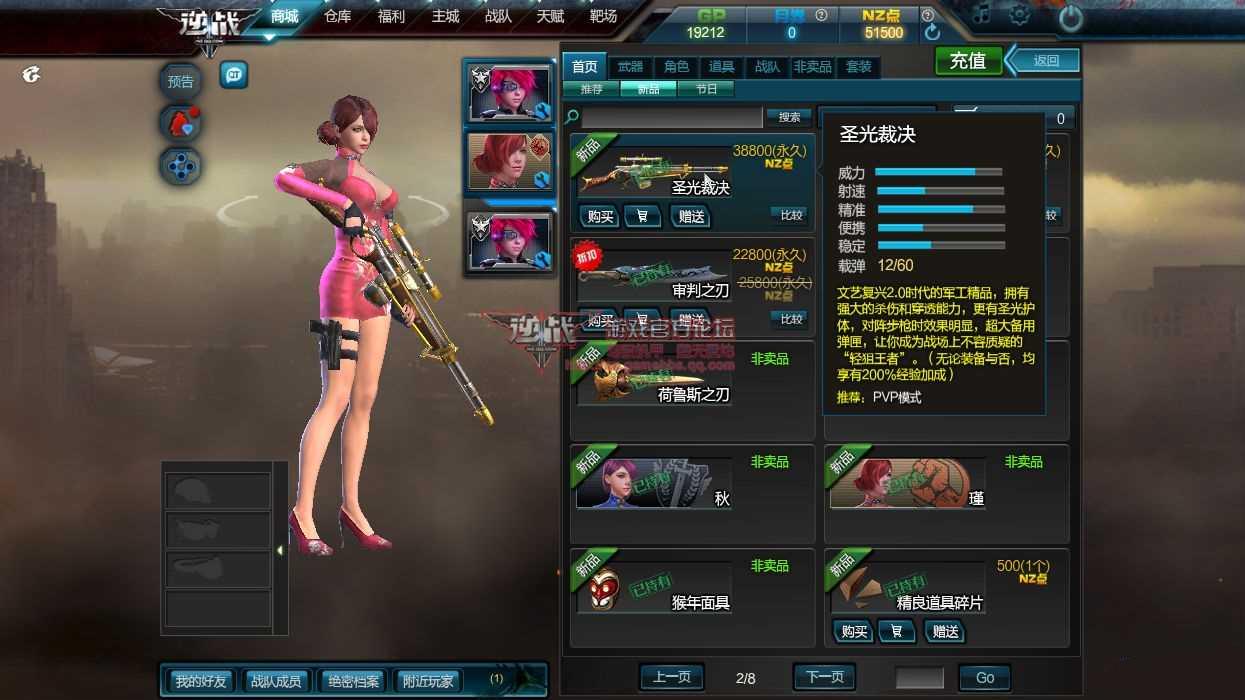Go to 下一页 next page

(x=825, y=677)
